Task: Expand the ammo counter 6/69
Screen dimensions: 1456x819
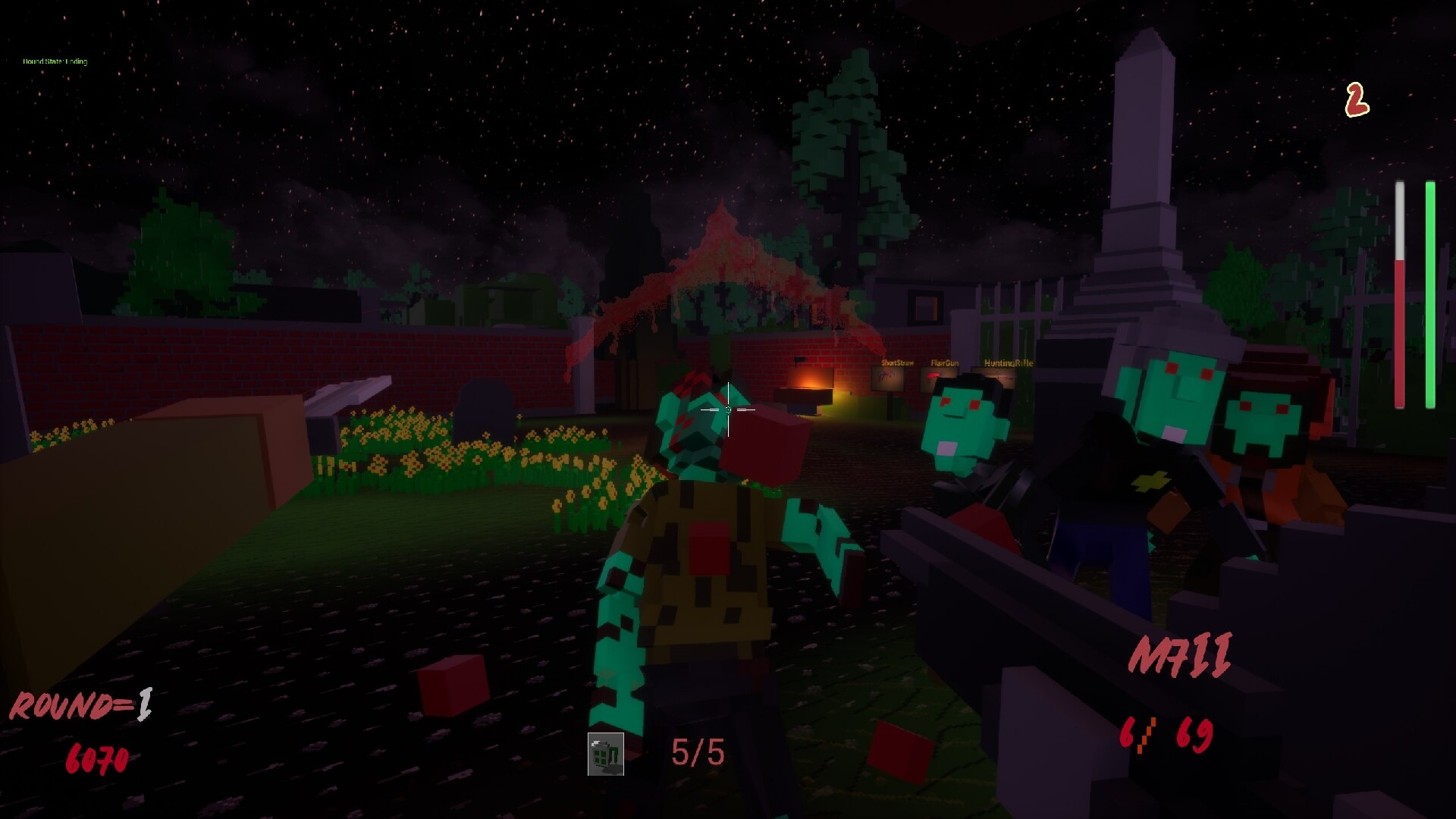Action: pyautogui.click(x=1166, y=733)
